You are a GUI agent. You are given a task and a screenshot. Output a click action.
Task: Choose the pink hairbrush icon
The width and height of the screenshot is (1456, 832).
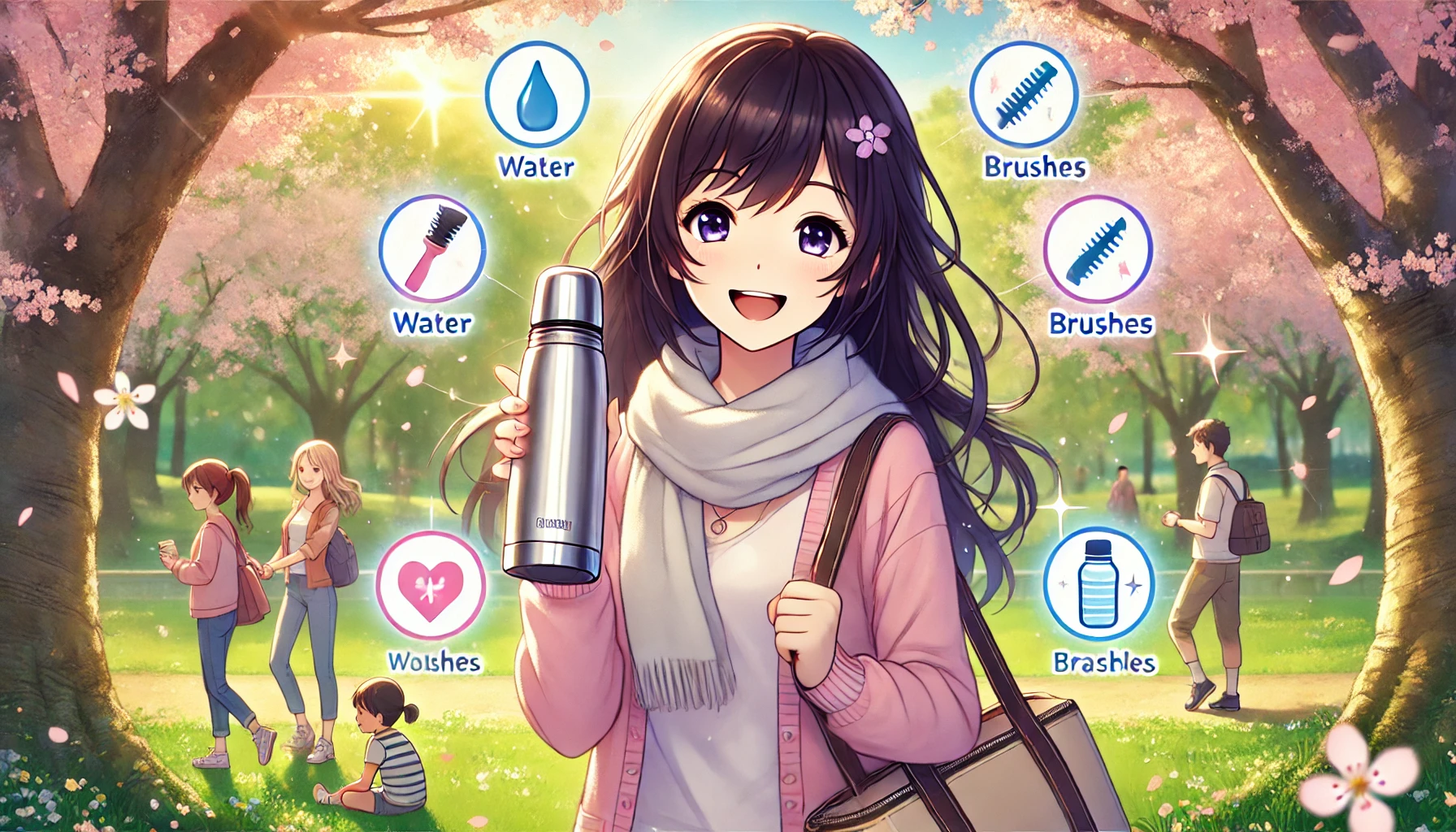click(432, 248)
